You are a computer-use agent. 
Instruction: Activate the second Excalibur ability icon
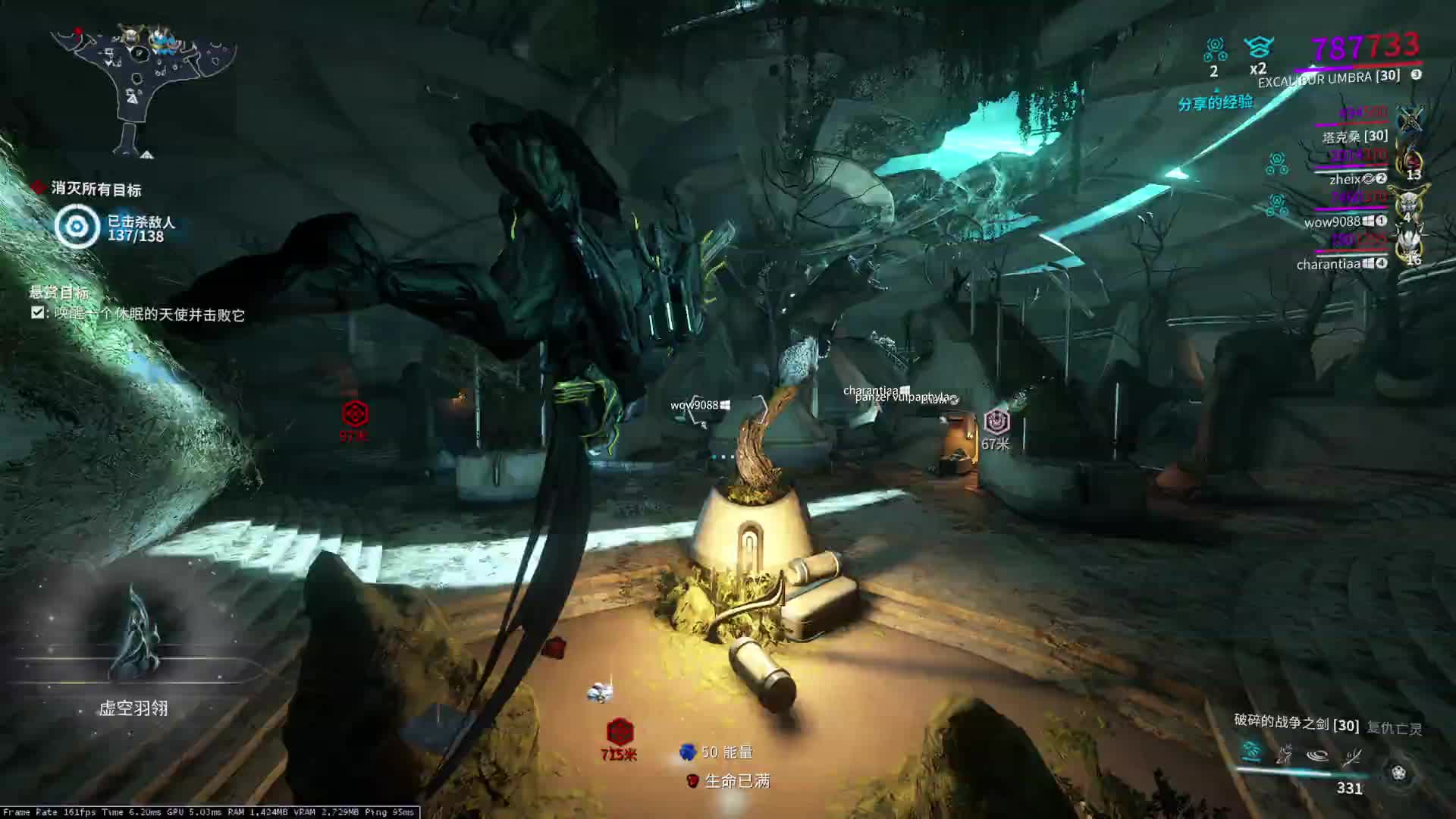1285,755
